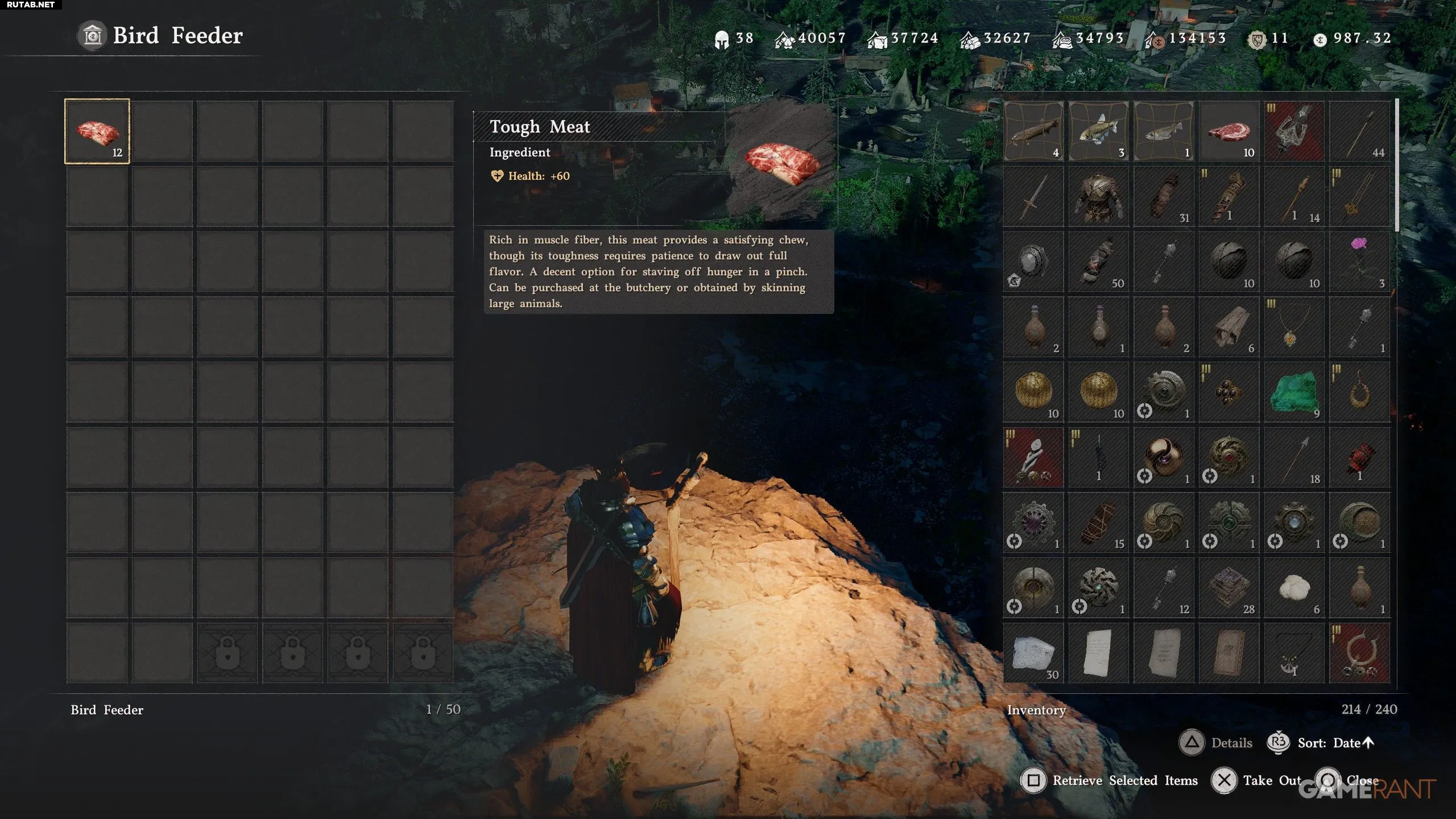Select the gold hoop ring slot
Screen dimensions: 1456x819
click(1359, 392)
